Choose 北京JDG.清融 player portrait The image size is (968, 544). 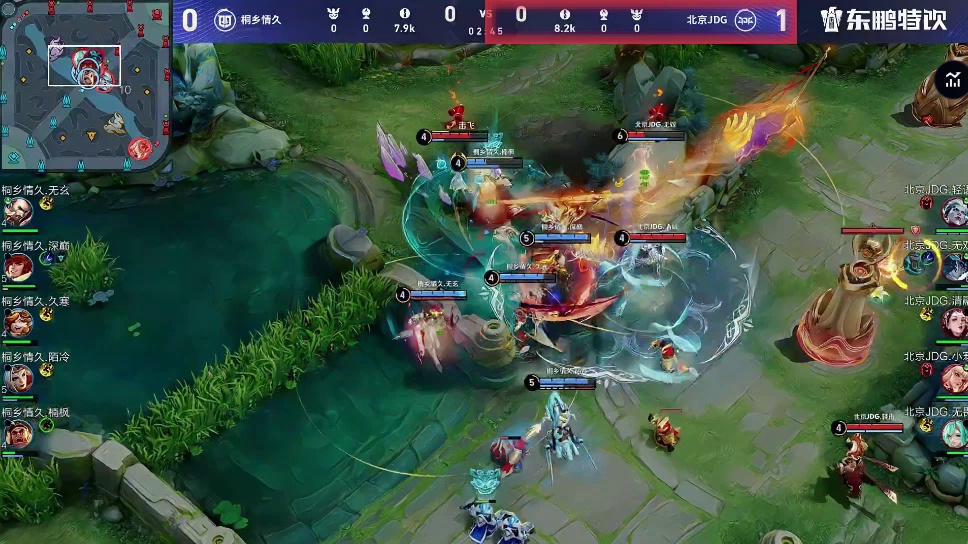pyautogui.click(x=953, y=322)
